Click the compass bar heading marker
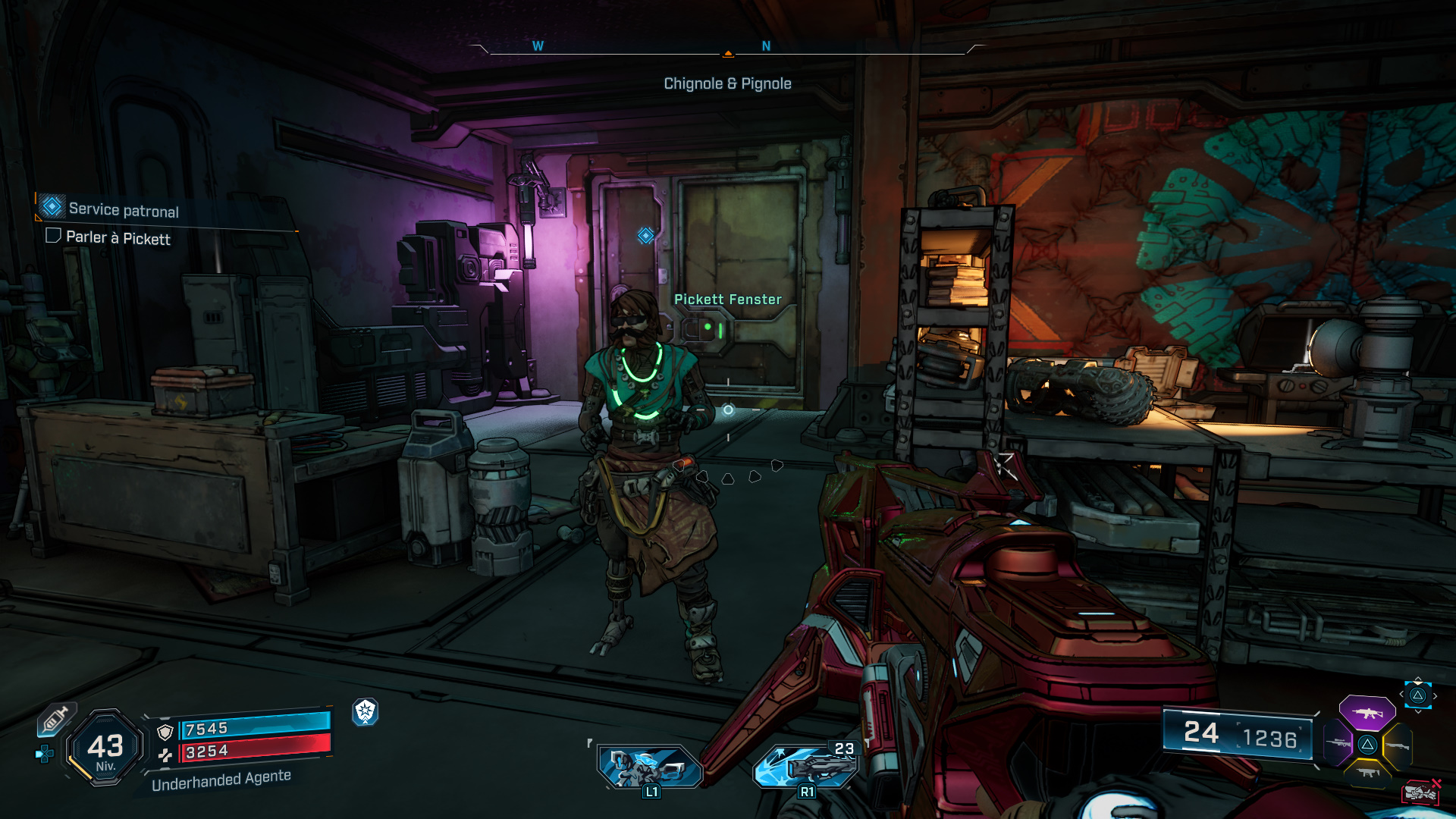The height and width of the screenshot is (819, 1456). 728,53
